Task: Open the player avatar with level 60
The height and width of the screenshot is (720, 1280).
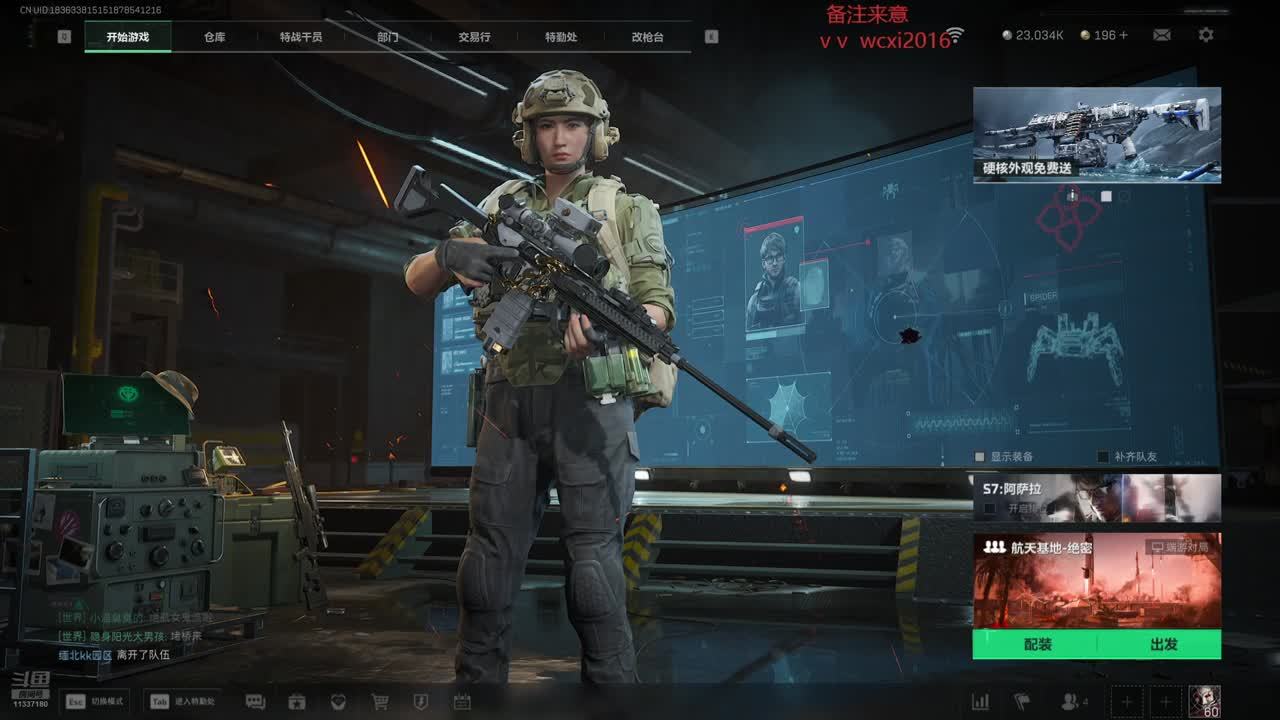Action: (1204, 701)
